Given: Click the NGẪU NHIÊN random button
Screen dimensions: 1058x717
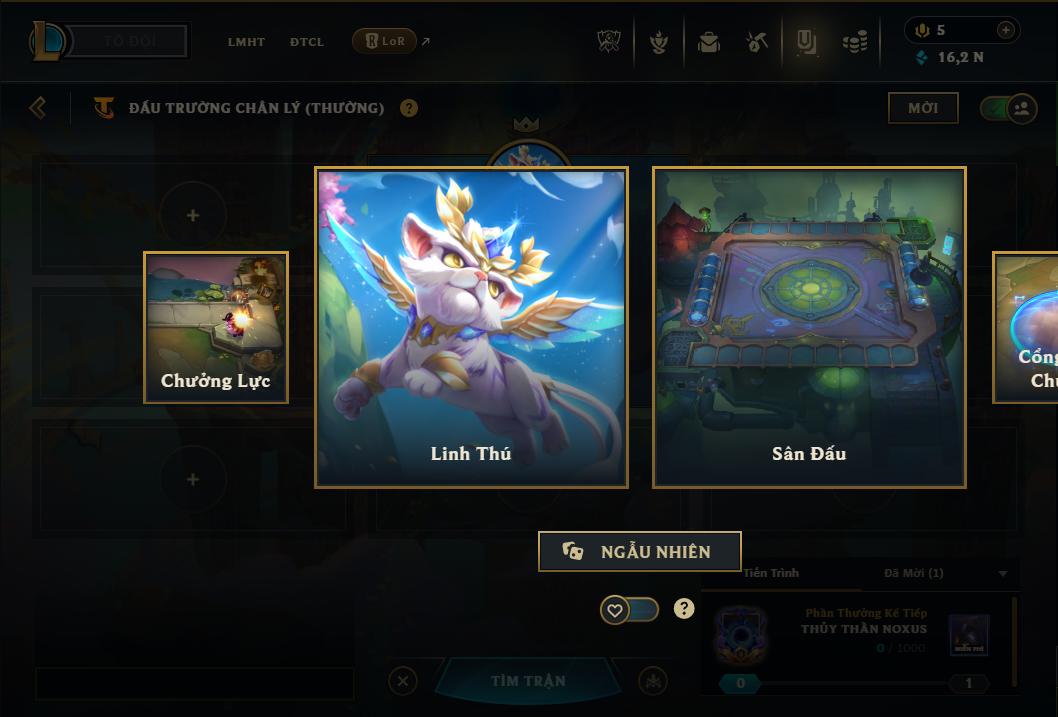Looking at the screenshot, I should [x=640, y=551].
